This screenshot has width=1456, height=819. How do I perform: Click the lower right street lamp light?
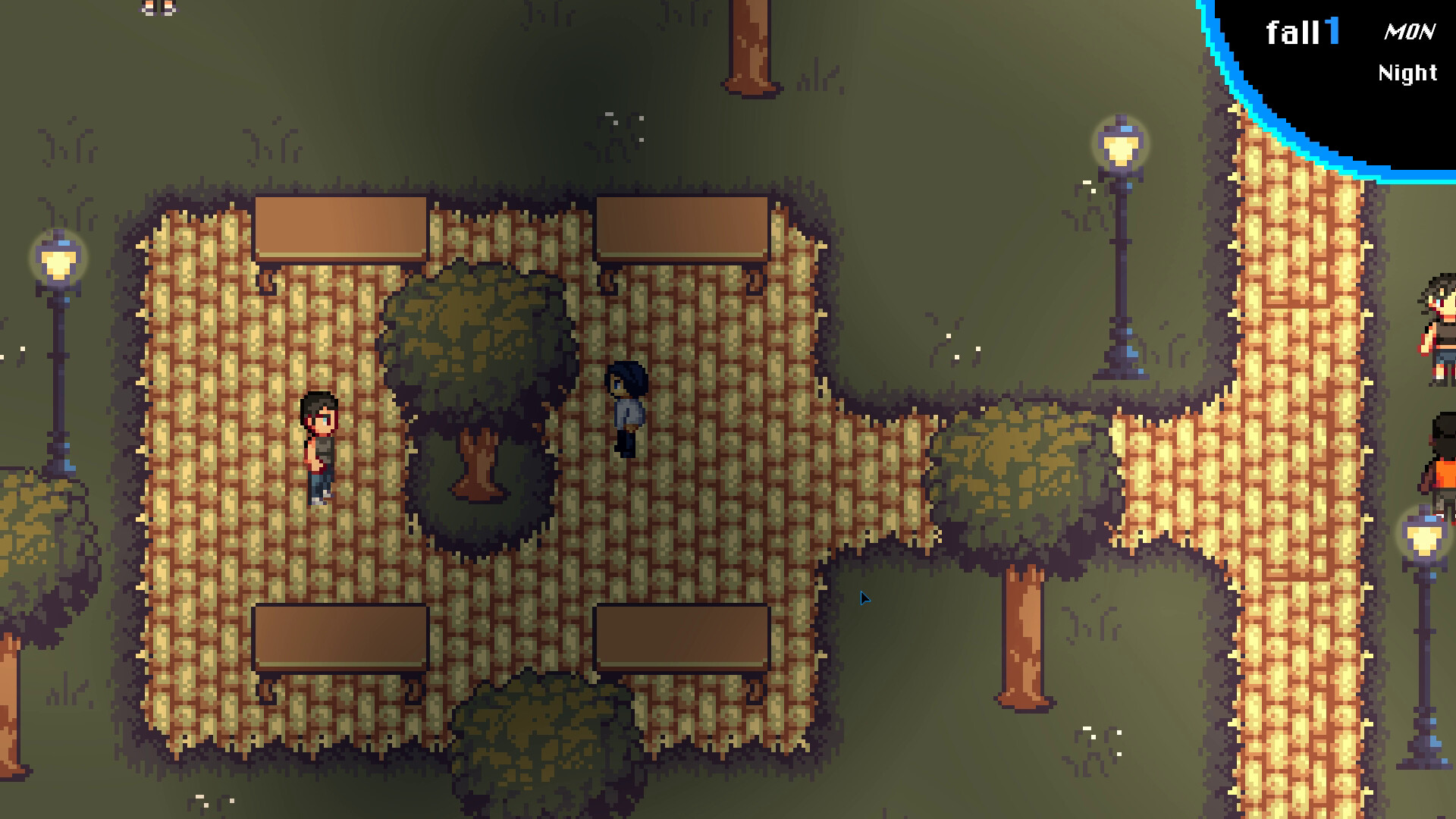[x=1426, y=538]
